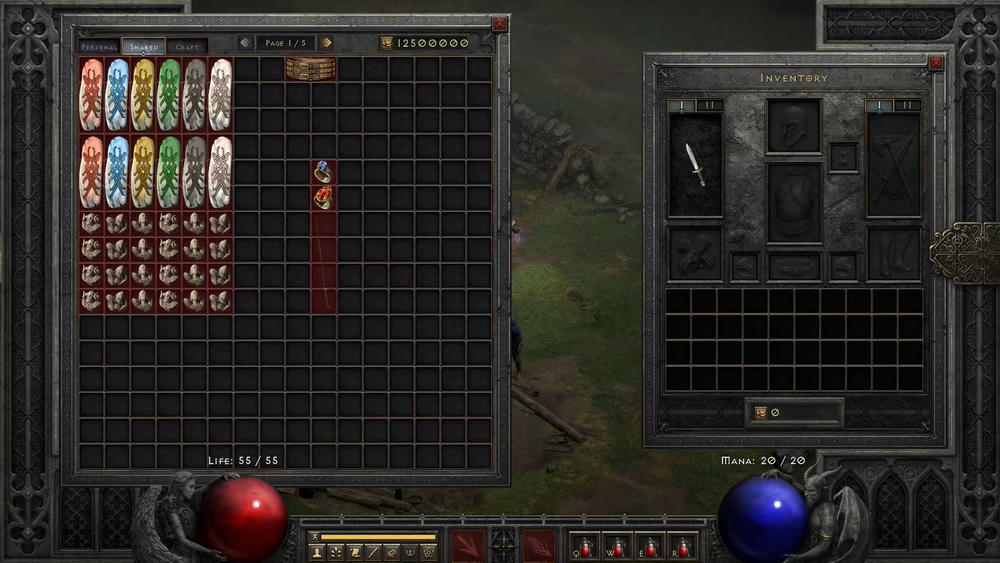Use the Q belt health potion

pyautogui.click(x=585, y=546)
